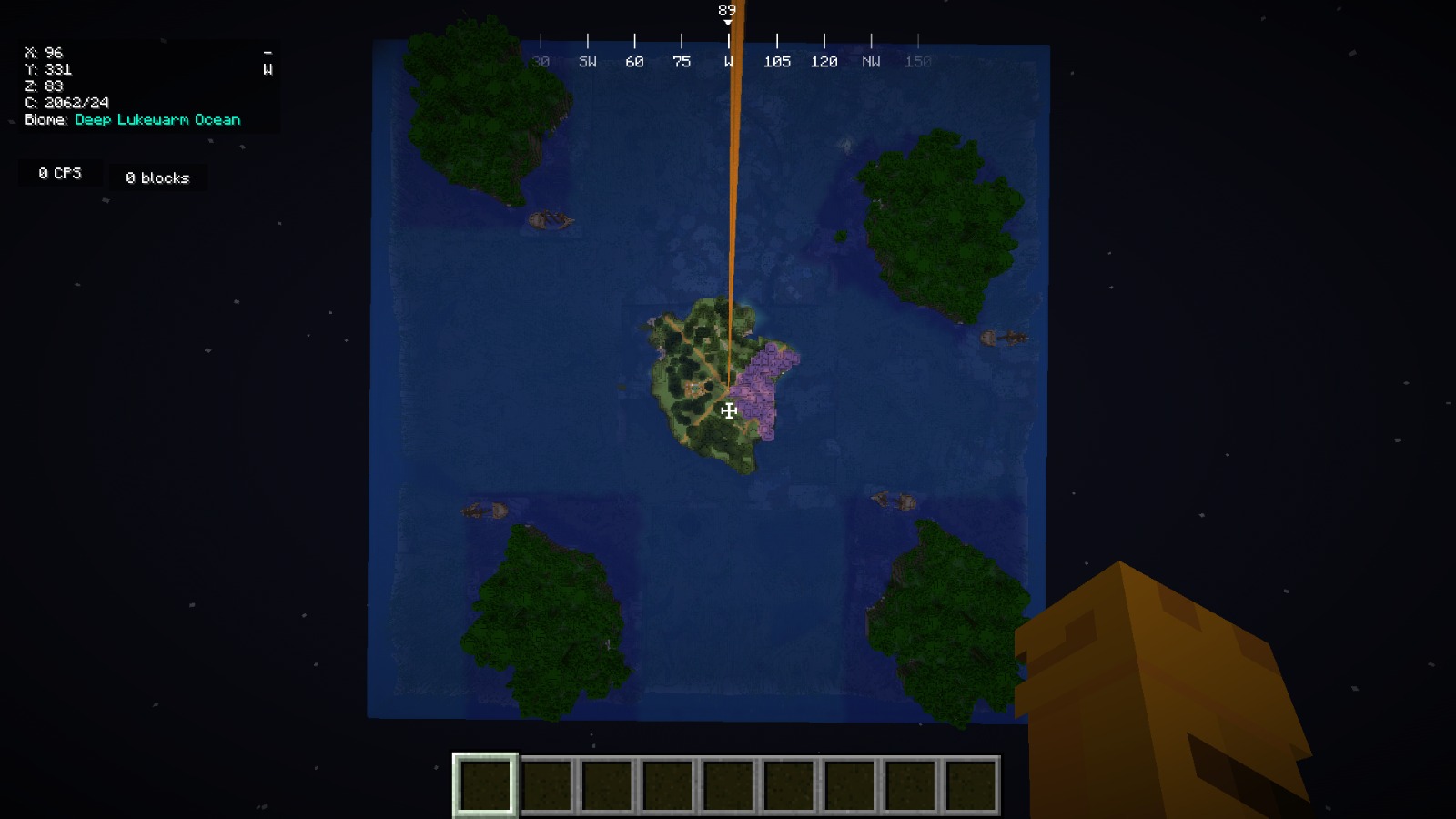The height and width of the screenshot is (819, 1456).
Task: Click the 0 blocks counter
Action: 157,177
